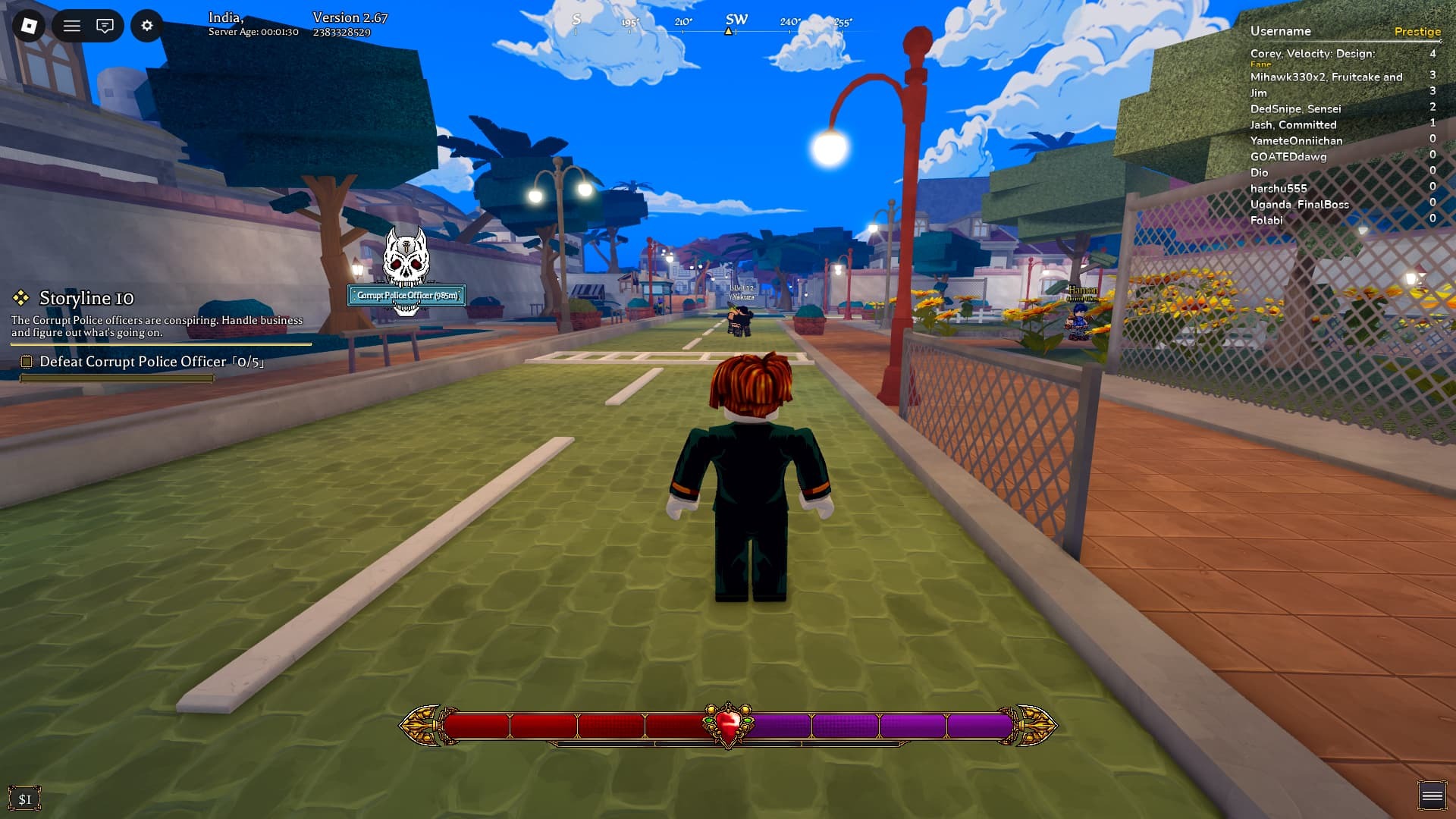Screen dimensions: 1456x819
Task: Toggle the chat window icon
Action: (105, 26)
